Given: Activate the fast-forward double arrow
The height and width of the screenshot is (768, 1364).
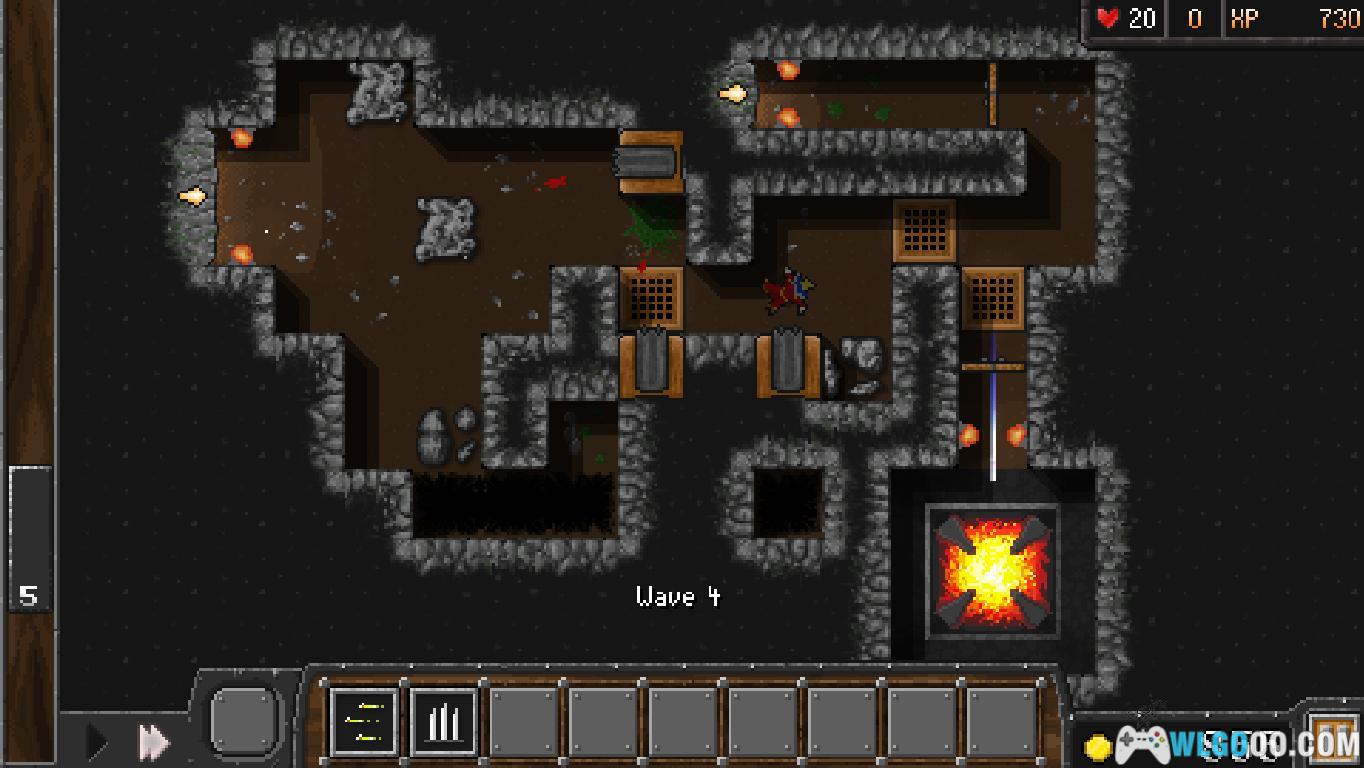Looking at the screenshot, I should click(x=153, y=742).
